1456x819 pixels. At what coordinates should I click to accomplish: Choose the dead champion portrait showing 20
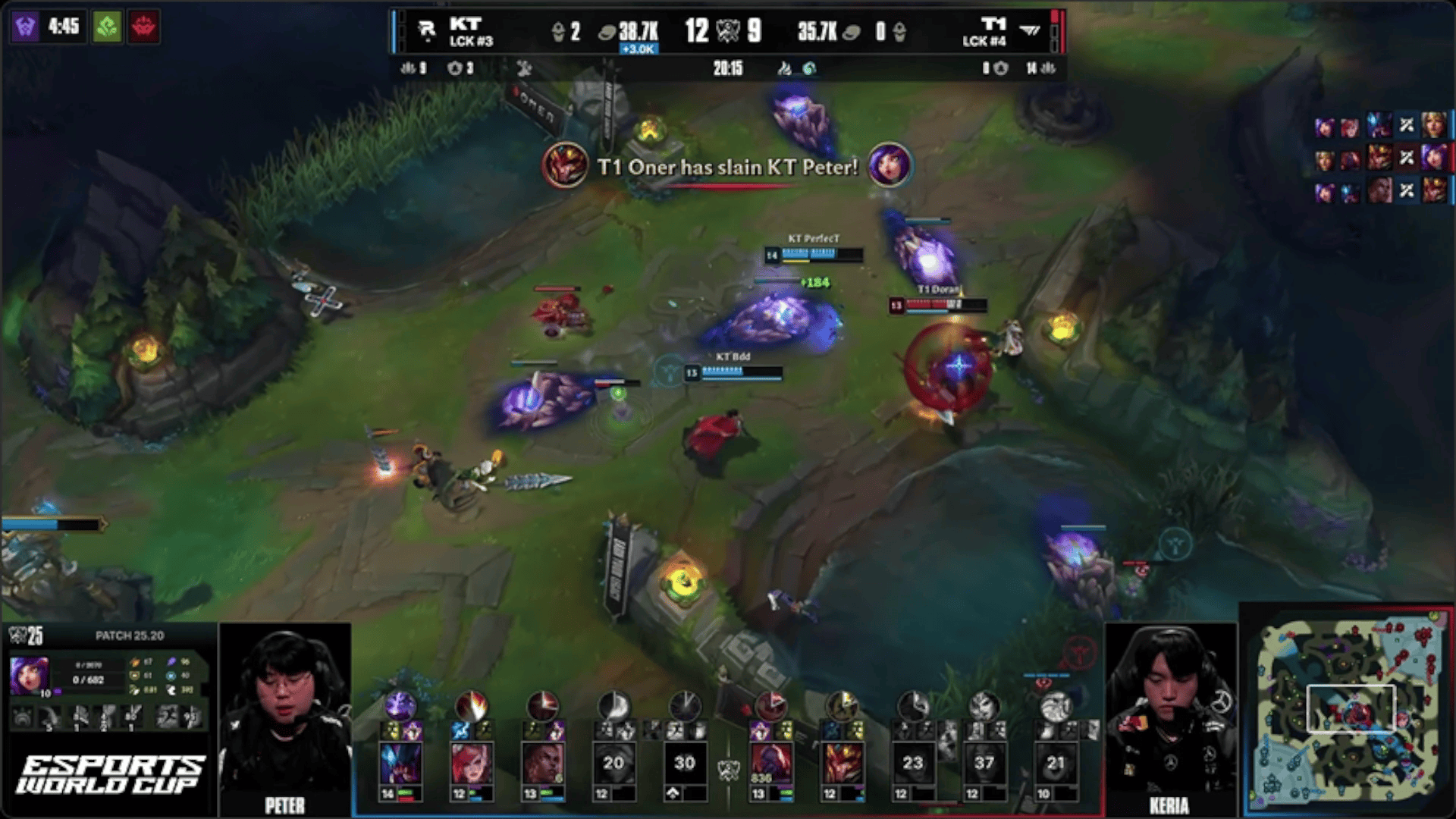point(613,764)
